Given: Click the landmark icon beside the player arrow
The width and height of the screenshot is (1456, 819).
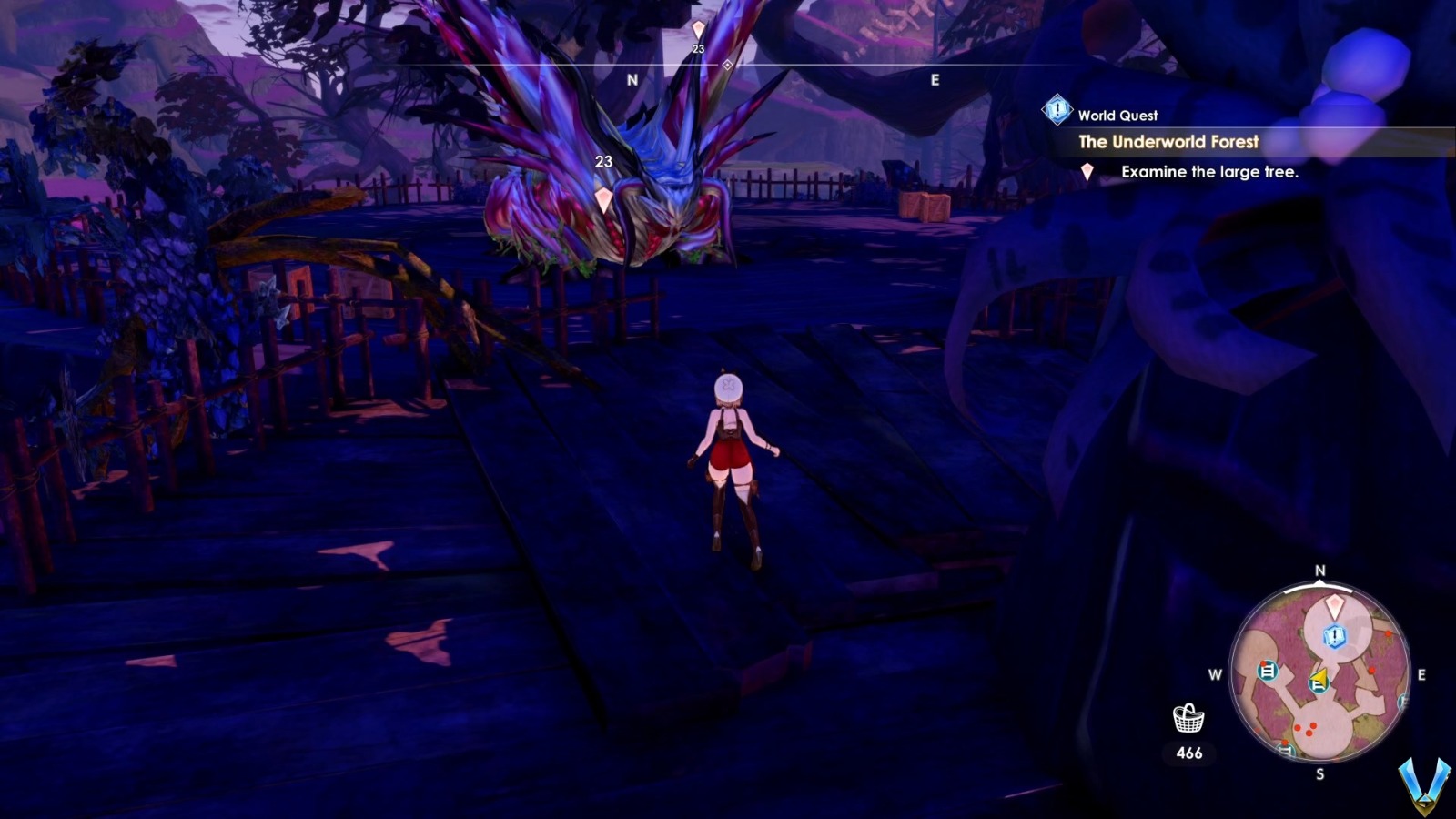Looking at the screenshot, I should click(1318, 686).
